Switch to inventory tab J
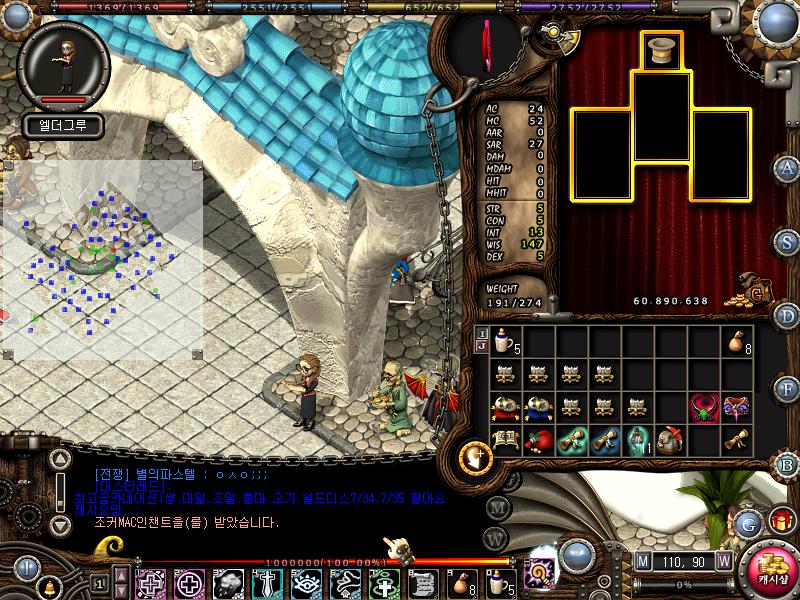The height and width of the screenshot is (600, 800). pos(481,346)
